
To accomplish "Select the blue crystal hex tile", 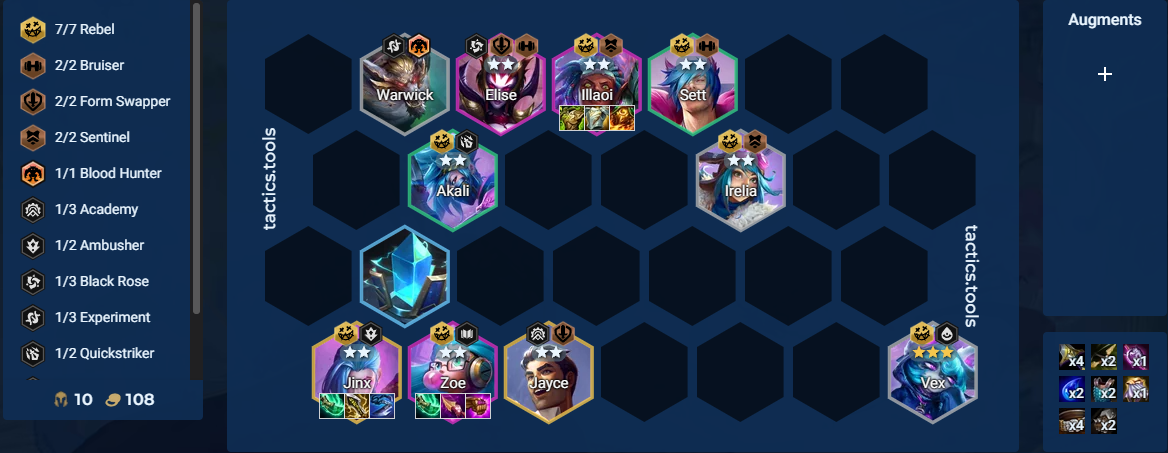I will (404, 274).
